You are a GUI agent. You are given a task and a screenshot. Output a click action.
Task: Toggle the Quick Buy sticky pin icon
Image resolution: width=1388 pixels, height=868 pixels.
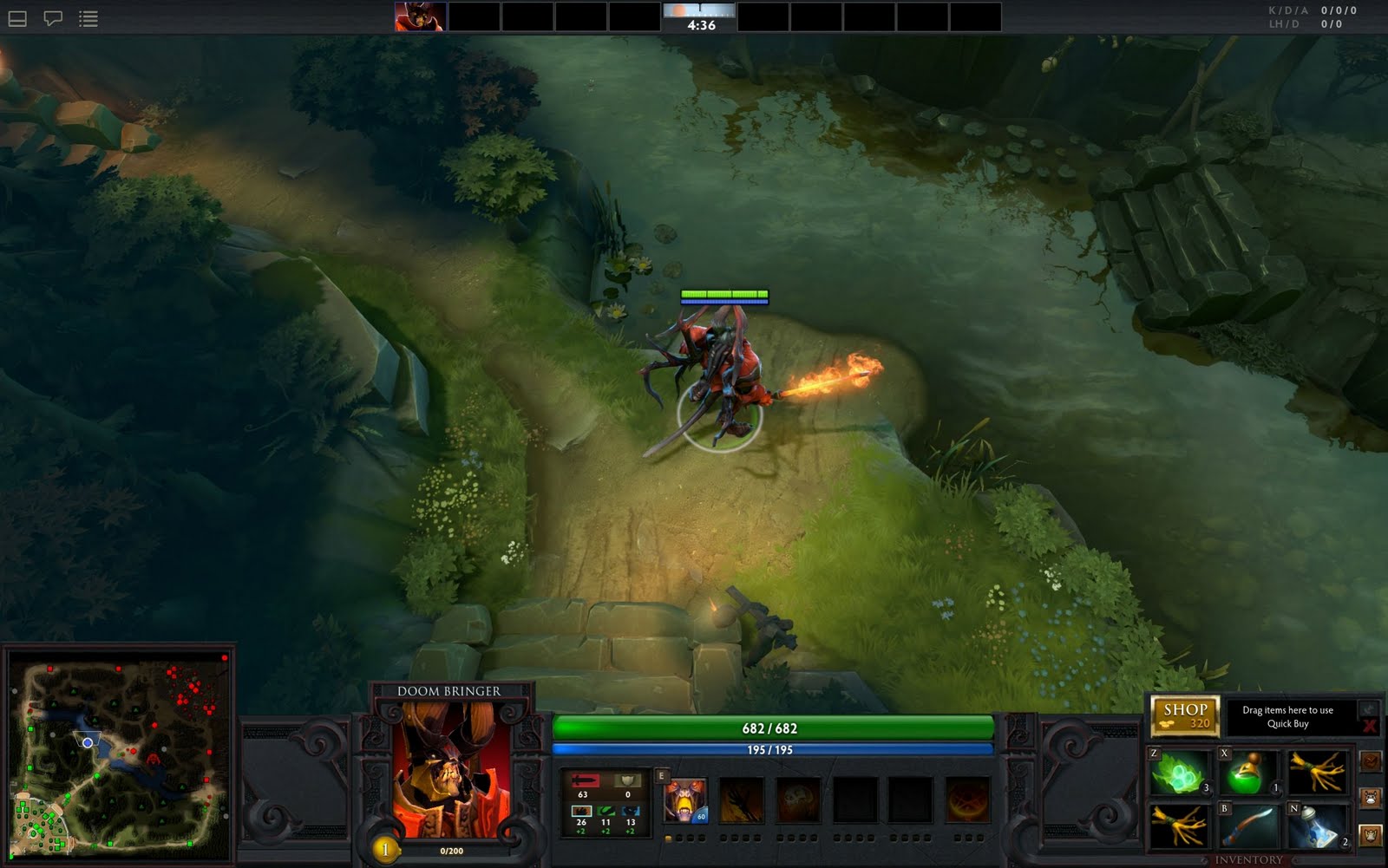[x=1368, y=709]
